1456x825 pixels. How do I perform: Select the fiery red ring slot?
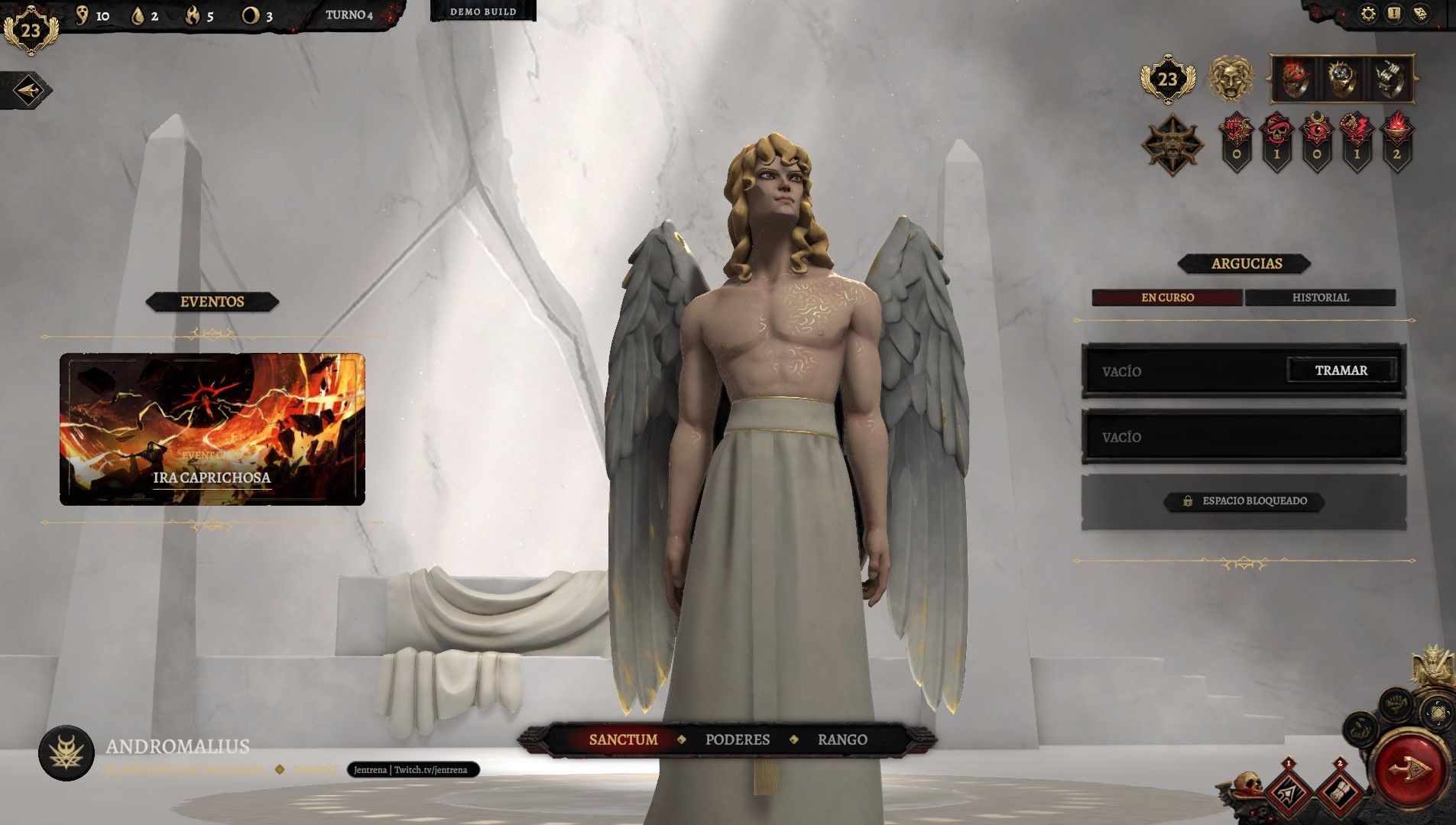click(1294, 79)
